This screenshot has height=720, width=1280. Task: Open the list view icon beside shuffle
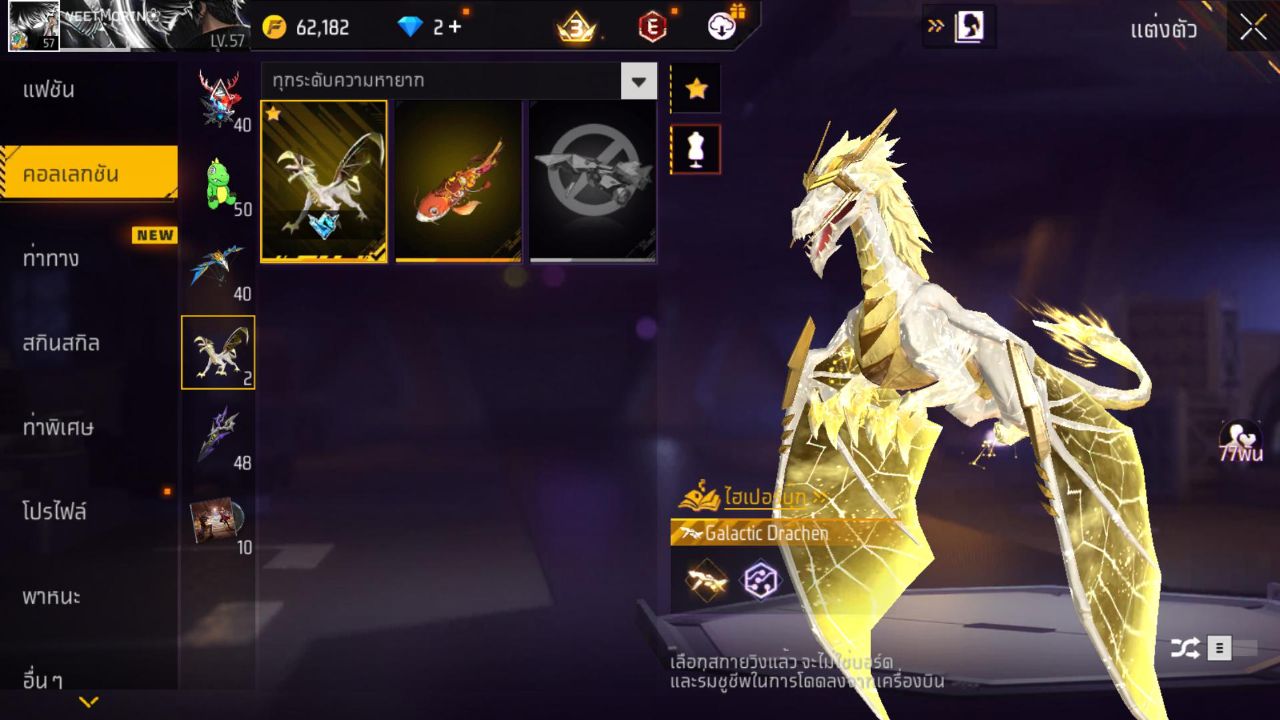pyautogui.click(x=1219, y=647)
